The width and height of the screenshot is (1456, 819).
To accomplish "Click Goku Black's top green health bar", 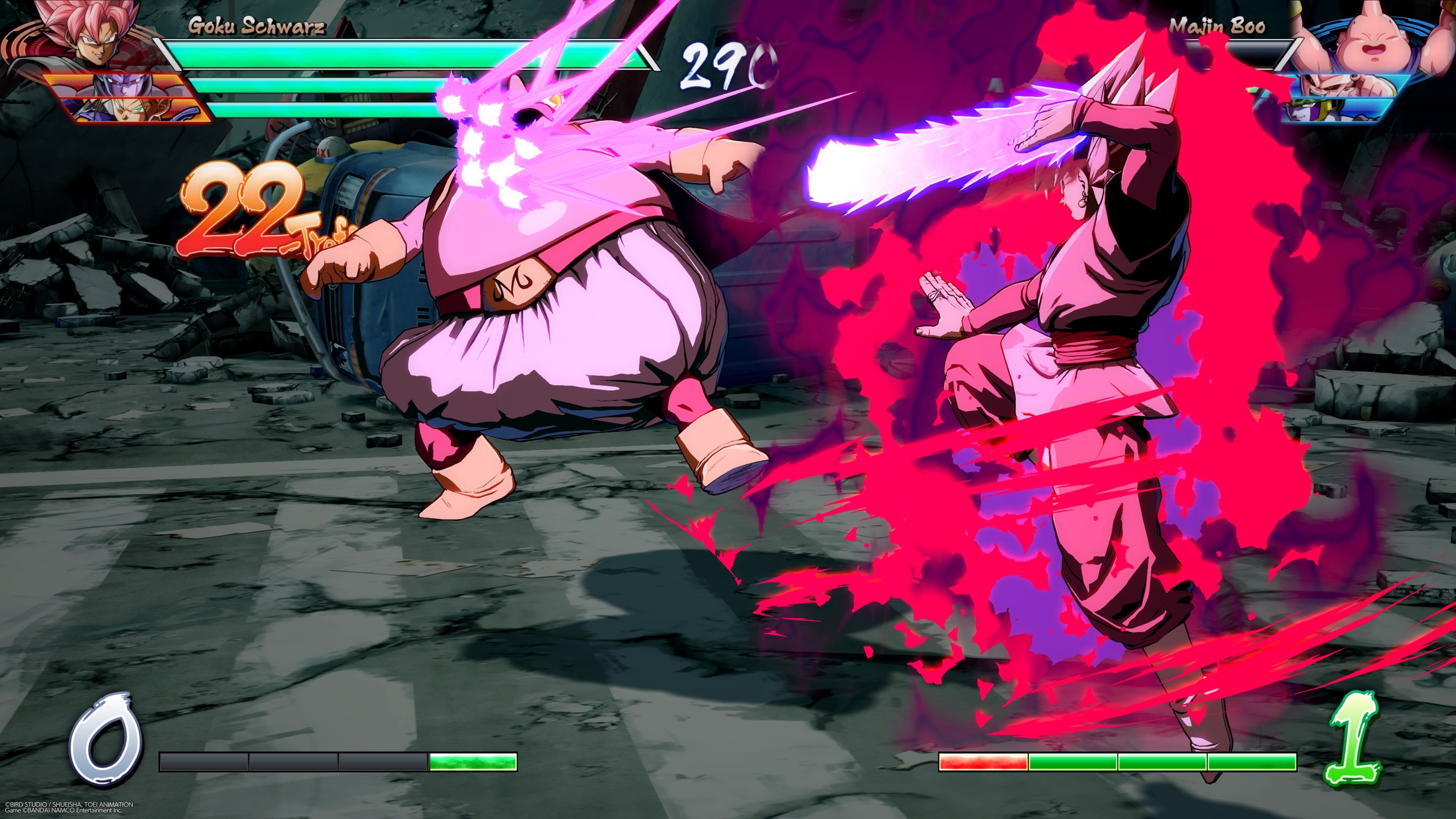I will pos(395,55).
